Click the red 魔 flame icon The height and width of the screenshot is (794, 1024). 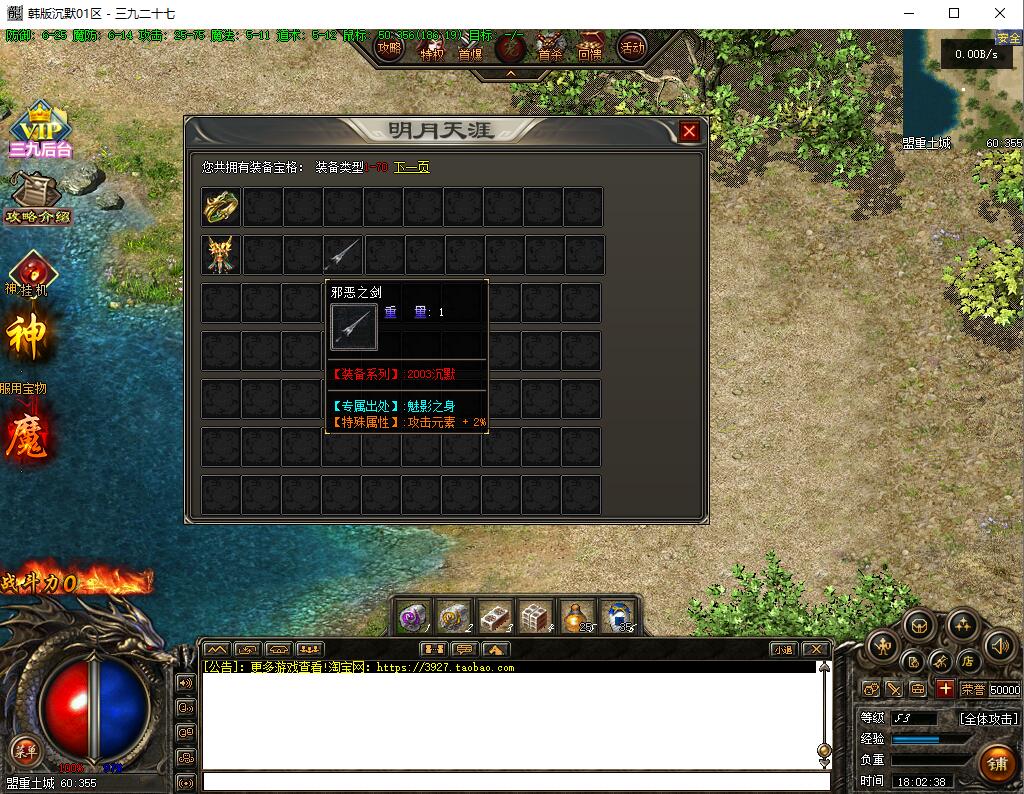click(x=27, y=436)
